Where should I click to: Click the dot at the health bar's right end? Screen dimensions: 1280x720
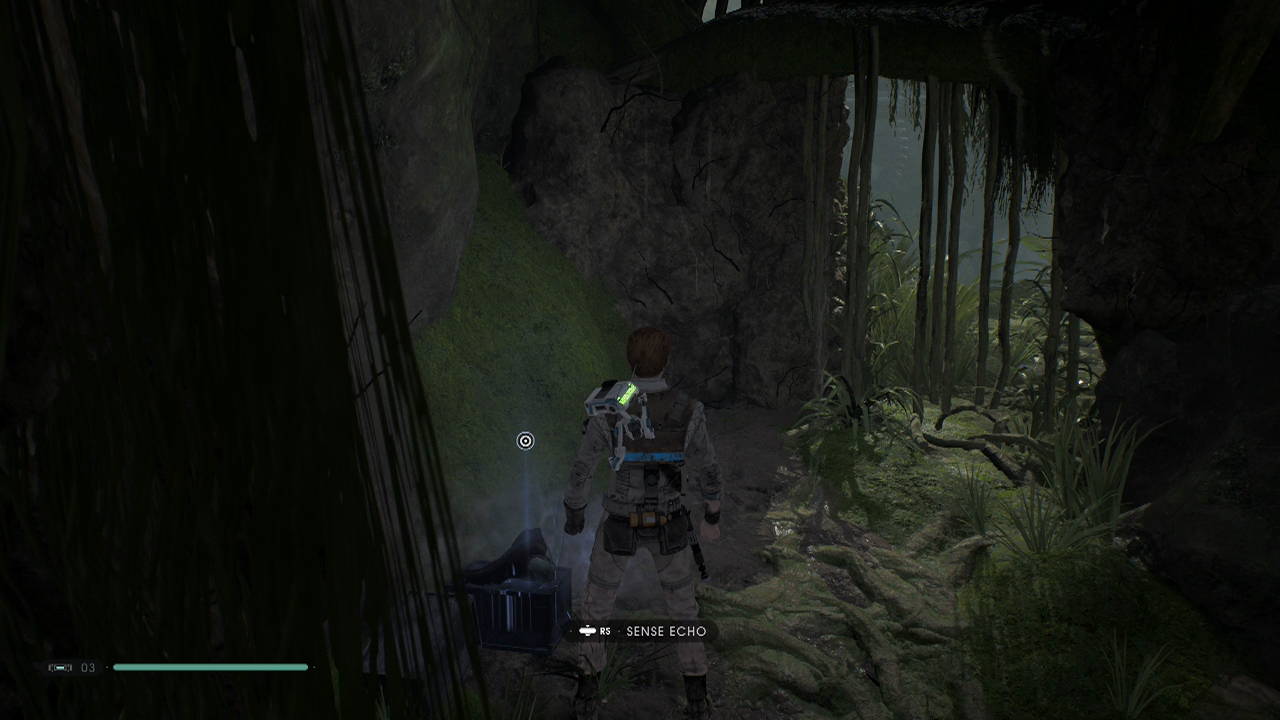tap(313, 667)
